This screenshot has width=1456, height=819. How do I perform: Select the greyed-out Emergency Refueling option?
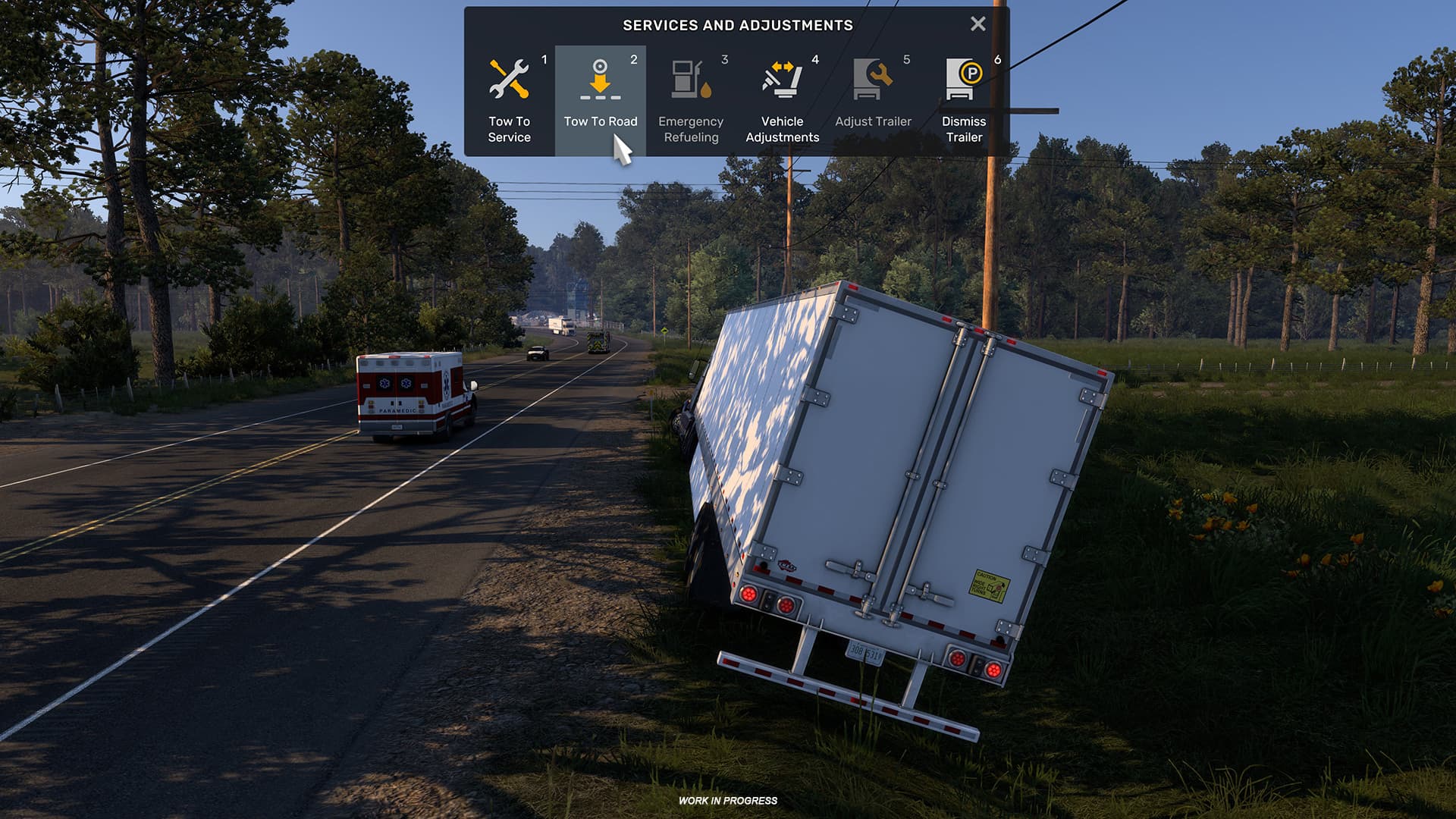[x=692, y=99]
